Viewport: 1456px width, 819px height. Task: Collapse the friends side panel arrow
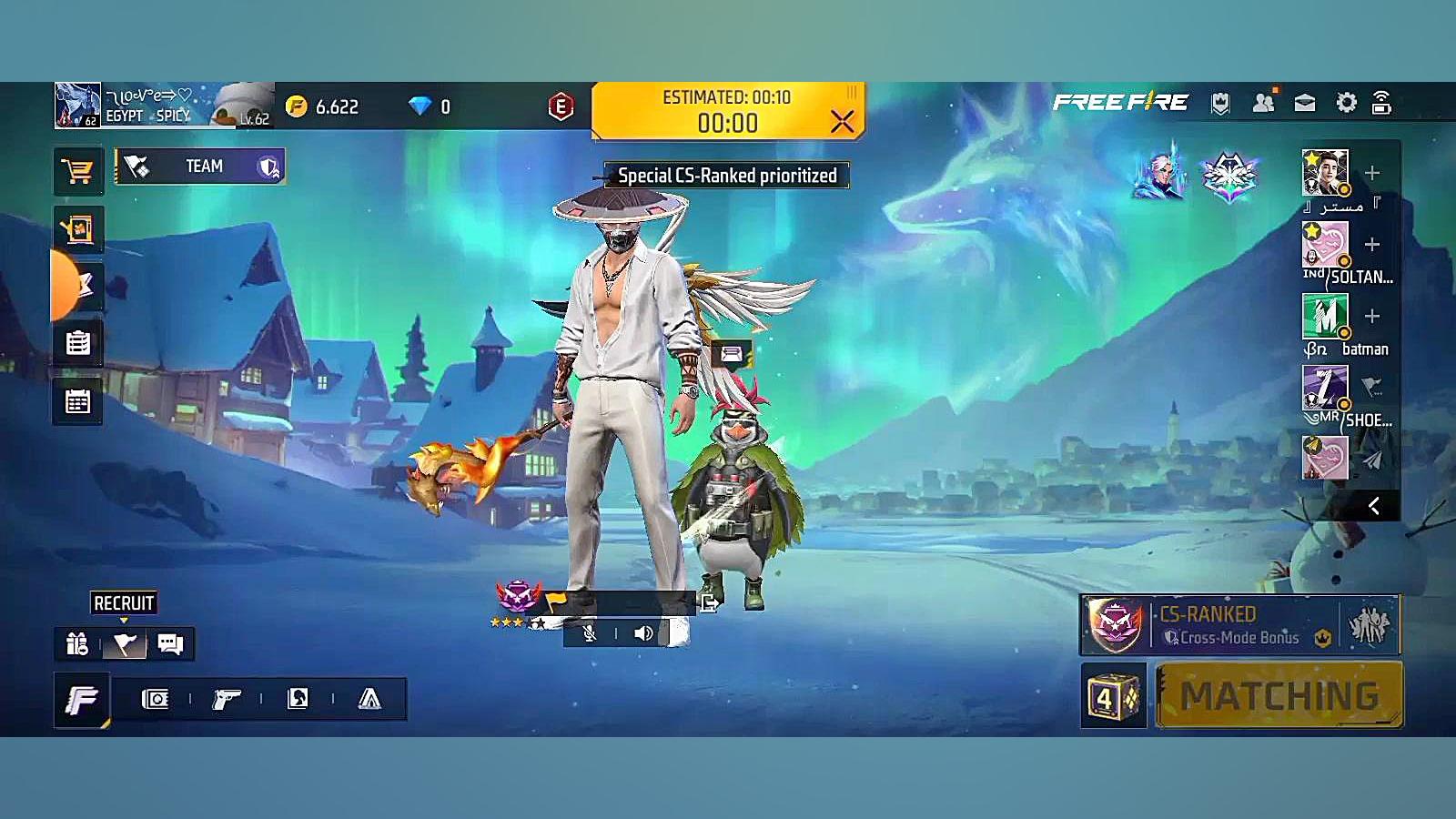pyautogui.click(x=1374, y=506)
